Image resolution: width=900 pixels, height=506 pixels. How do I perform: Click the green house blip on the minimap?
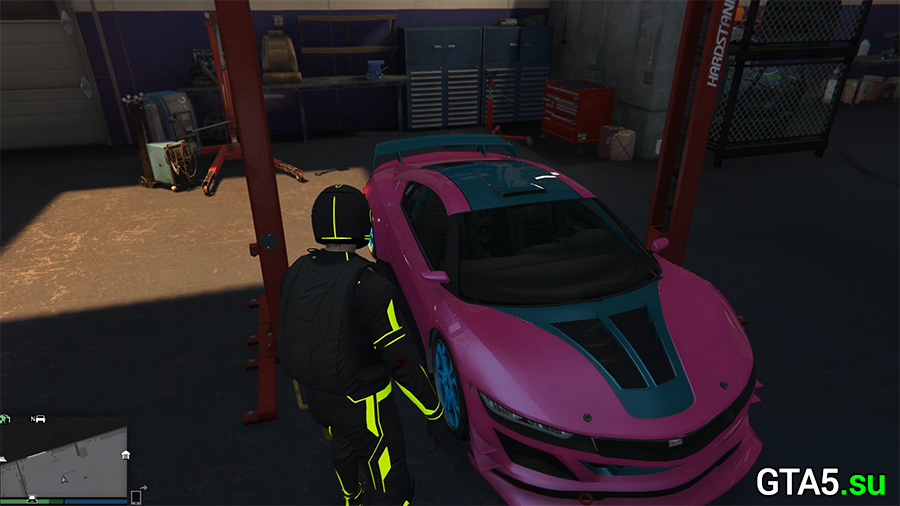click(x=6, y=419)
